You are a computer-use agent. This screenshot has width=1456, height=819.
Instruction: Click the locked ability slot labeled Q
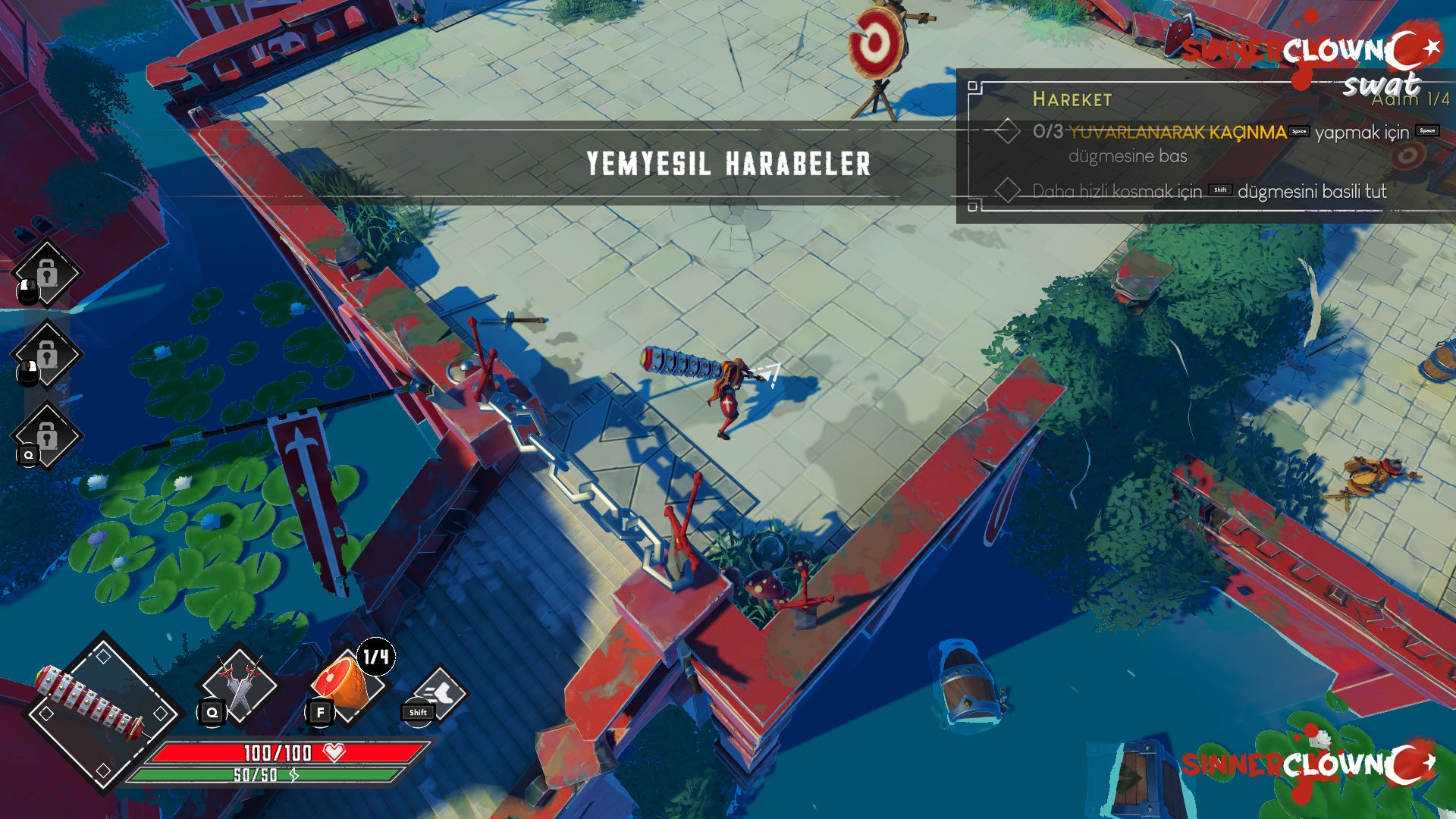[47, 436]
